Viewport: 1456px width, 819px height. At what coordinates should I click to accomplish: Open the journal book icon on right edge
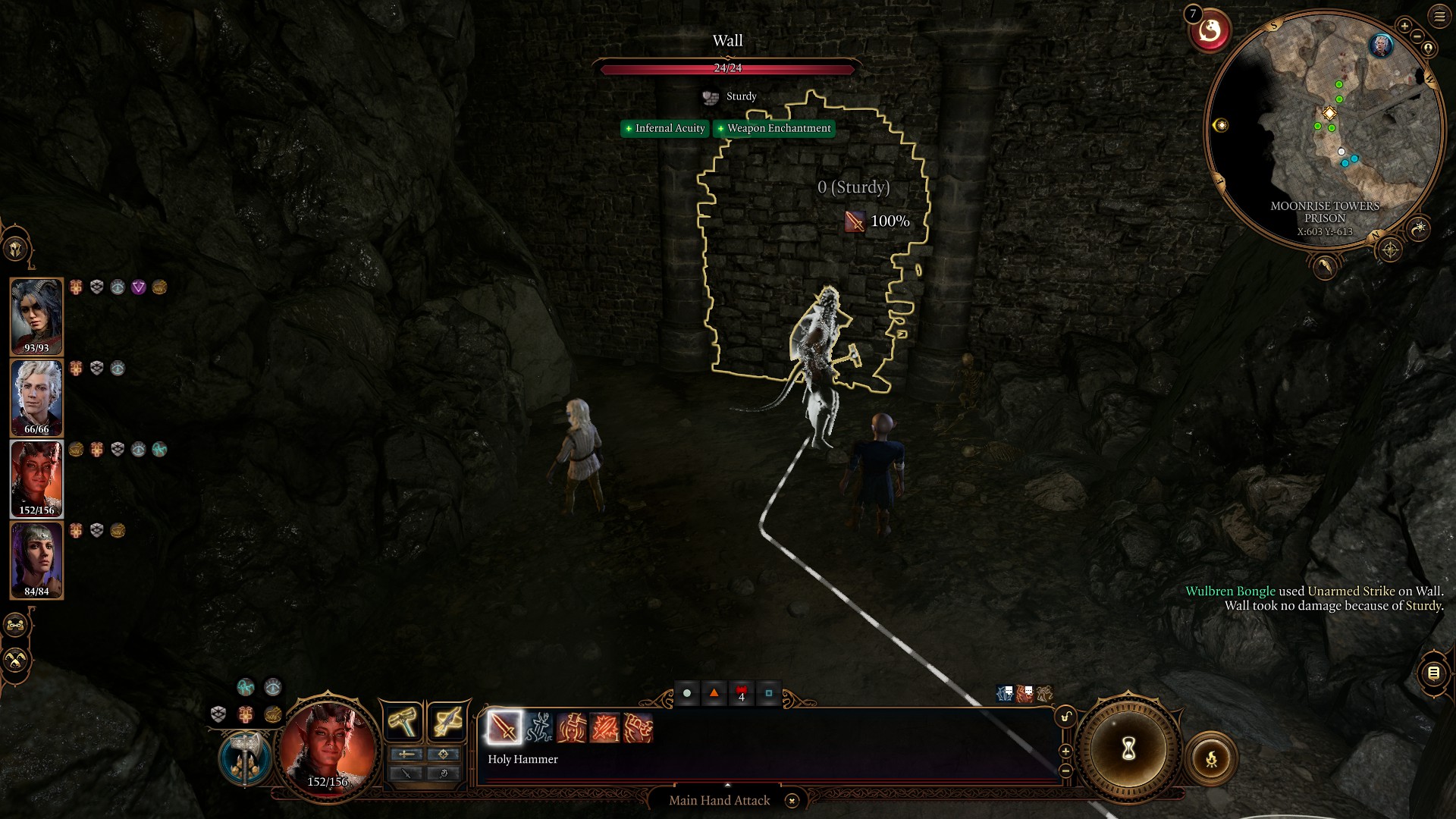[1434, 673]
